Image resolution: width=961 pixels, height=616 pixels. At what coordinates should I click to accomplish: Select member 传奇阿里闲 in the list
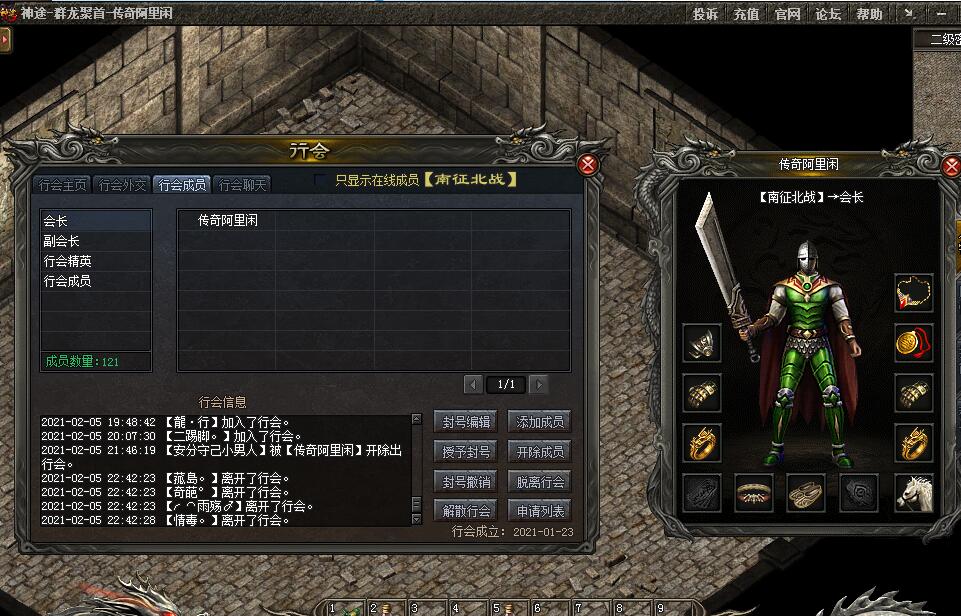tap(228, 220)
